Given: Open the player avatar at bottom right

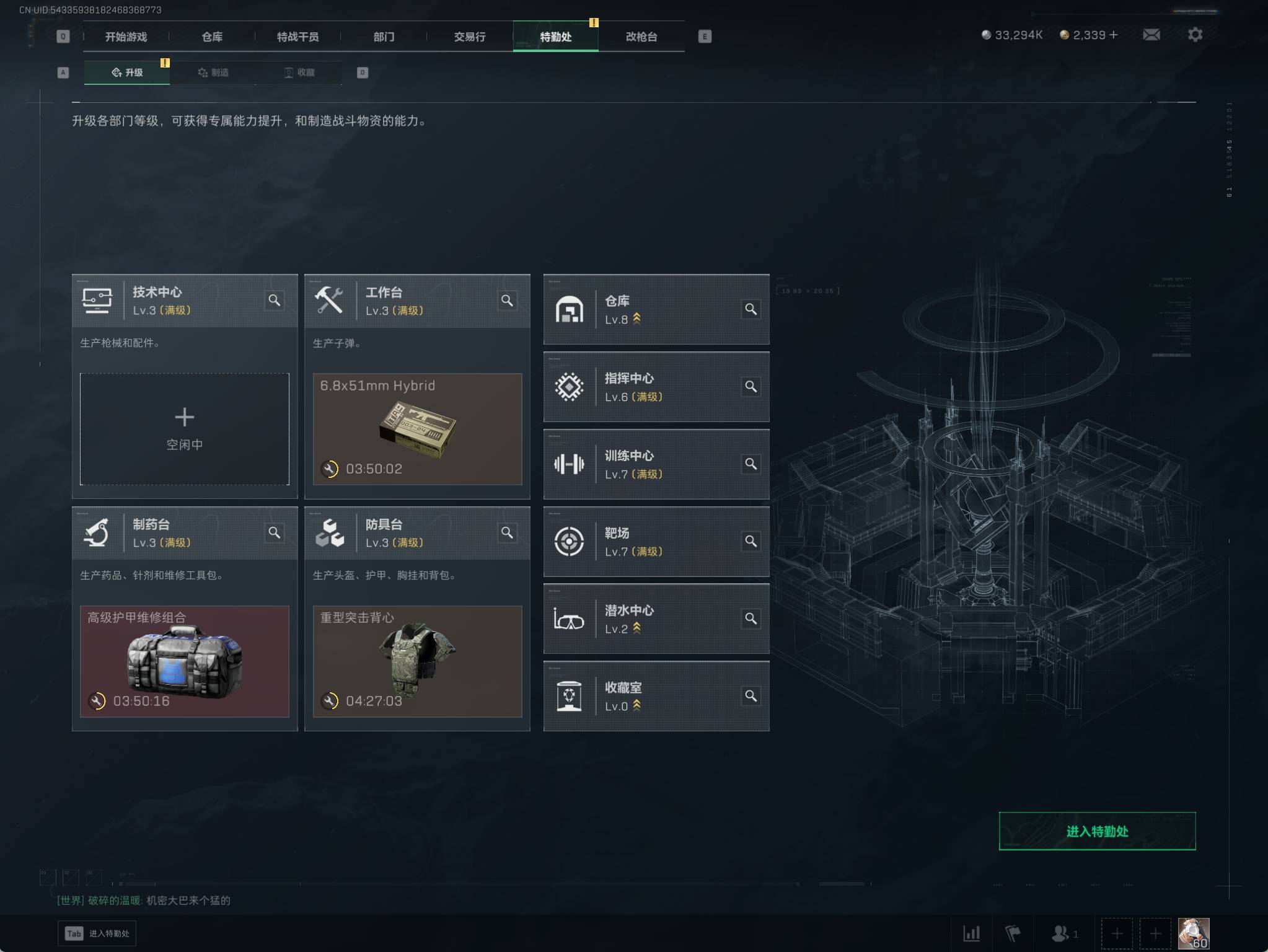Looking at the screenshot, I should (1193, 933).
